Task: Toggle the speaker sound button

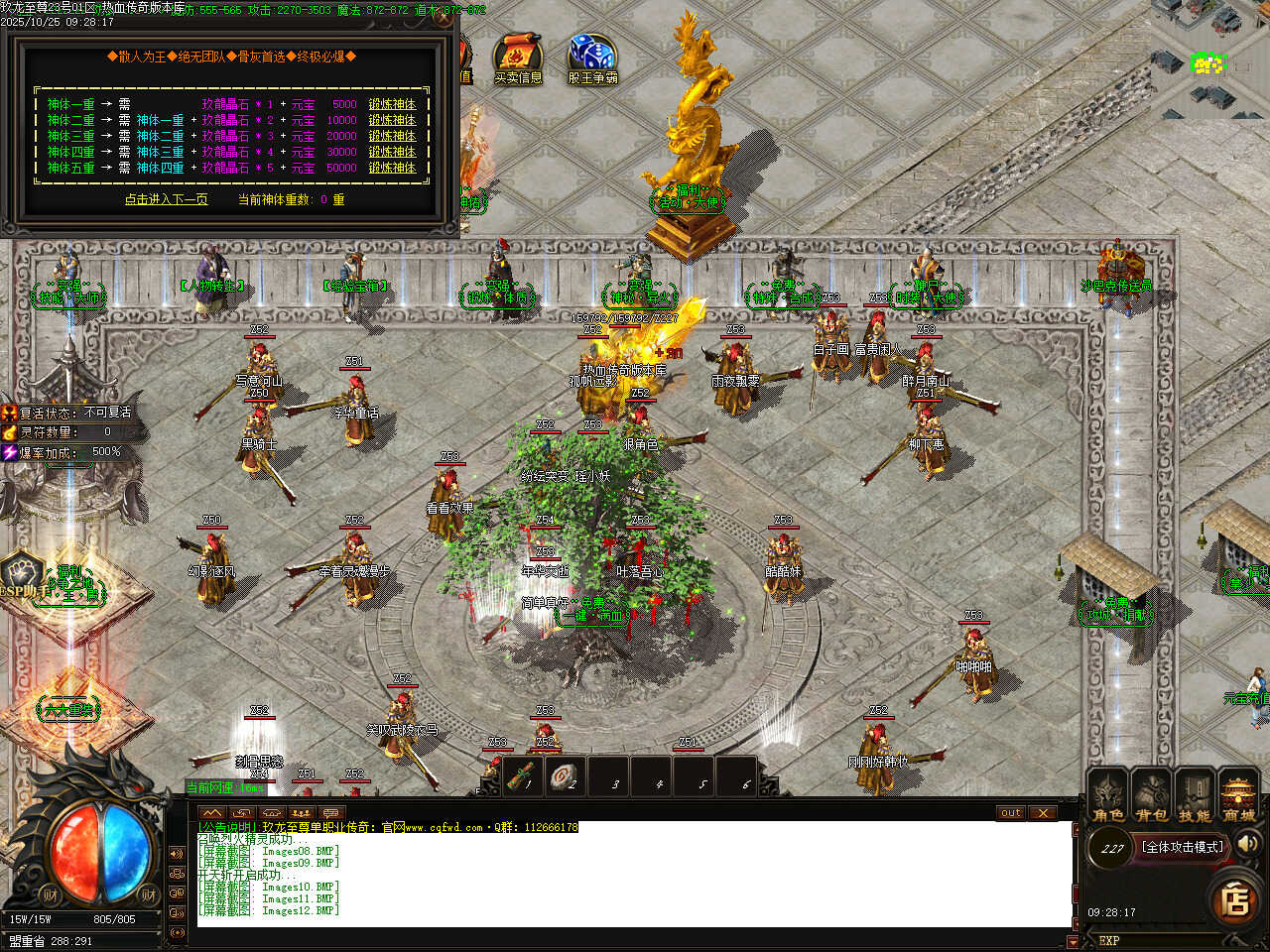Action: (x=1249, y=844)
